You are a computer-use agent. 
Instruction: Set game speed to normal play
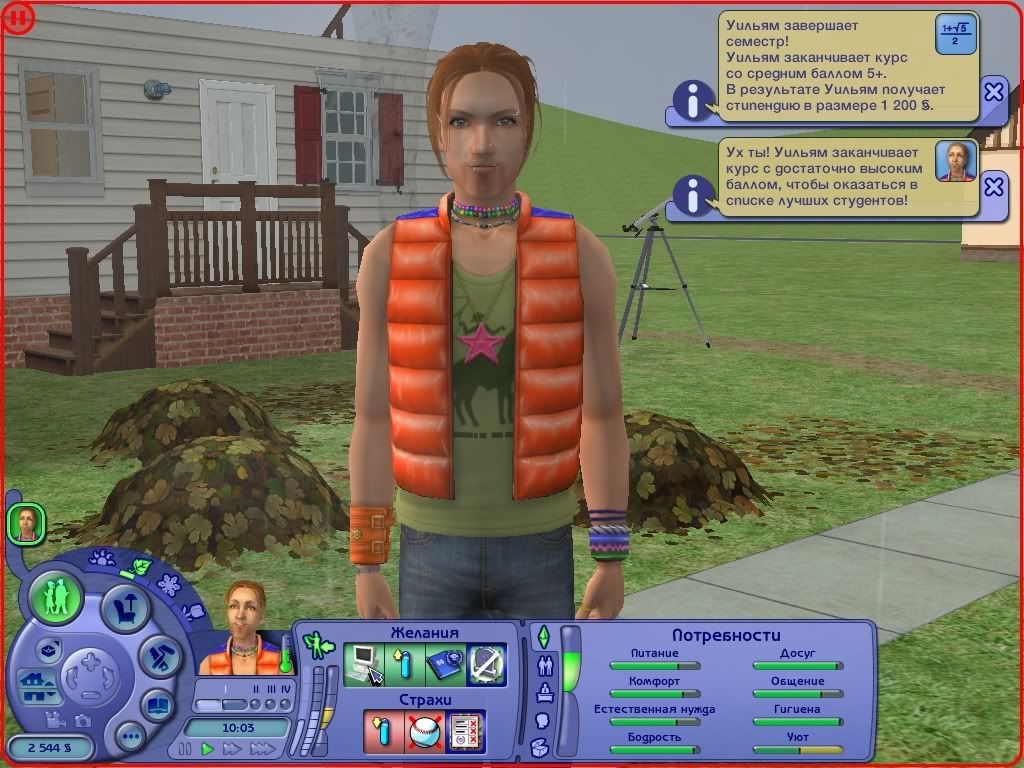pyautogui.click(x=208, y=748)
